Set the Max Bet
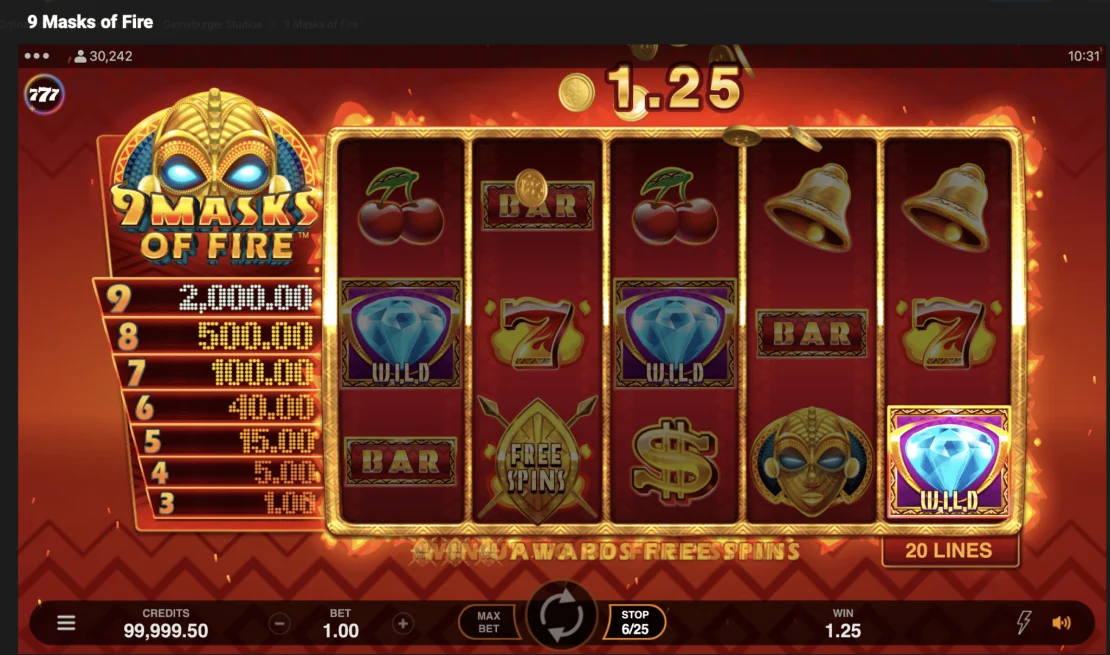 pyautogui.click(x=489, y=622)
